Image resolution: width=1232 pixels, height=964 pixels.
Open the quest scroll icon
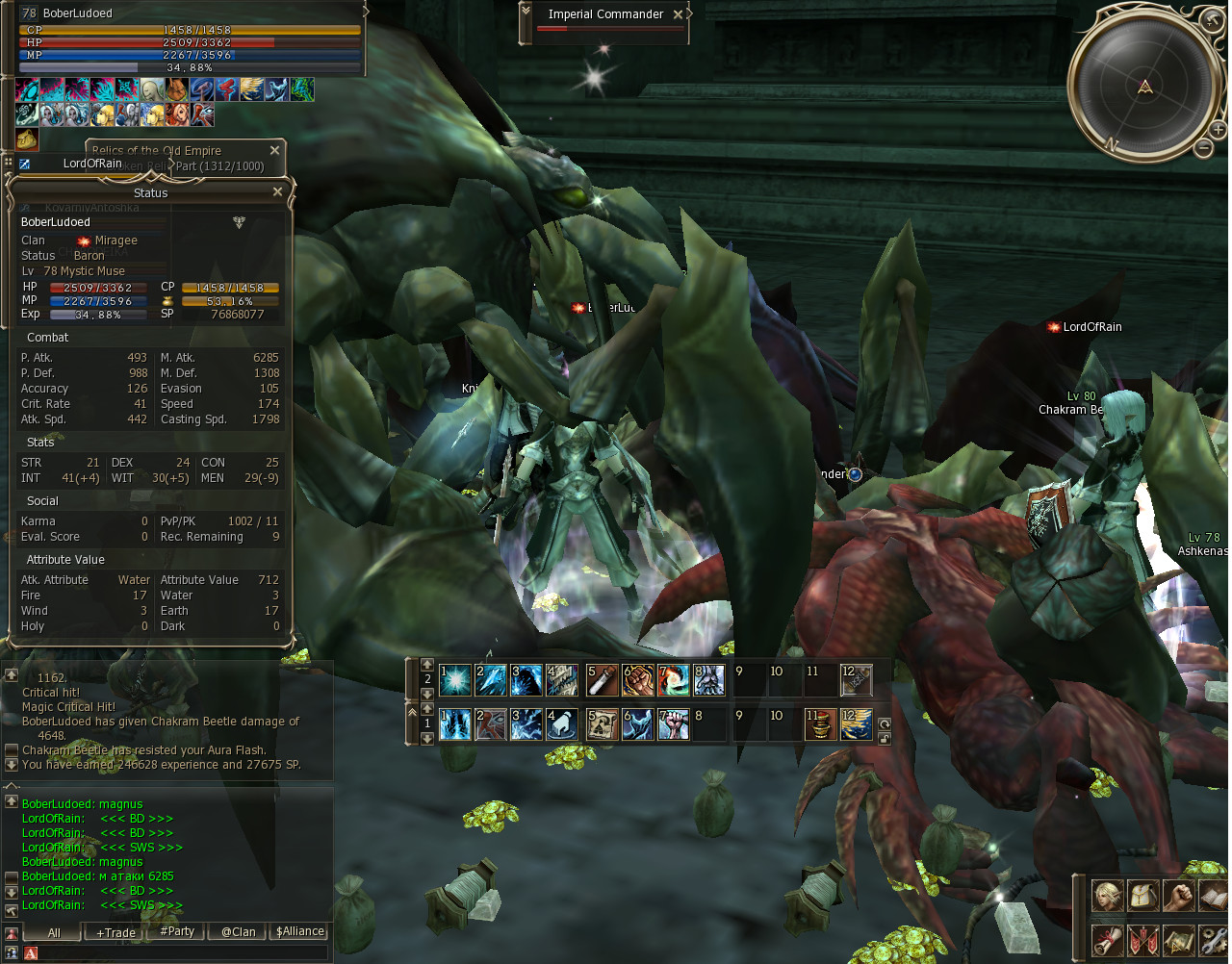pos(1107,938)
